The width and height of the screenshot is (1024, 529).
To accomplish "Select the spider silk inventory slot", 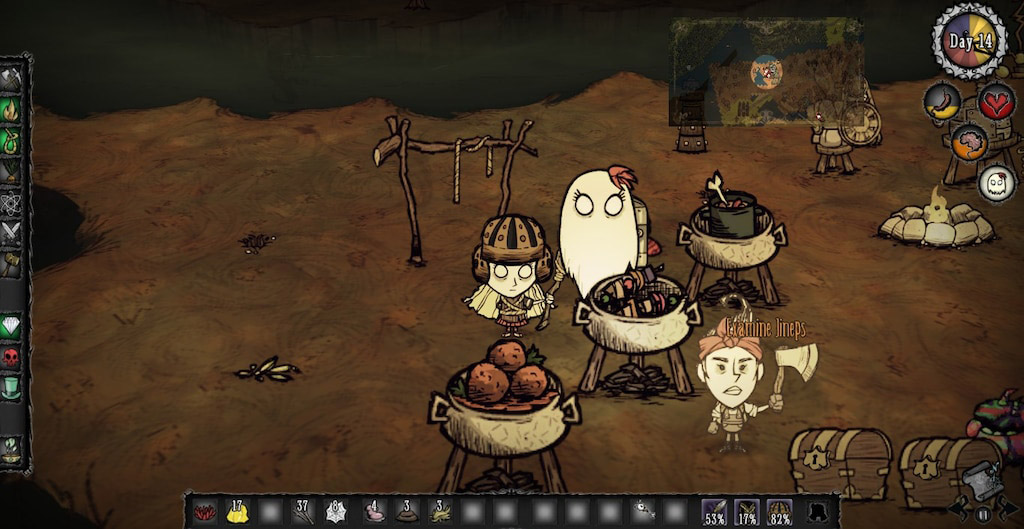I will (x=336, y=511).
